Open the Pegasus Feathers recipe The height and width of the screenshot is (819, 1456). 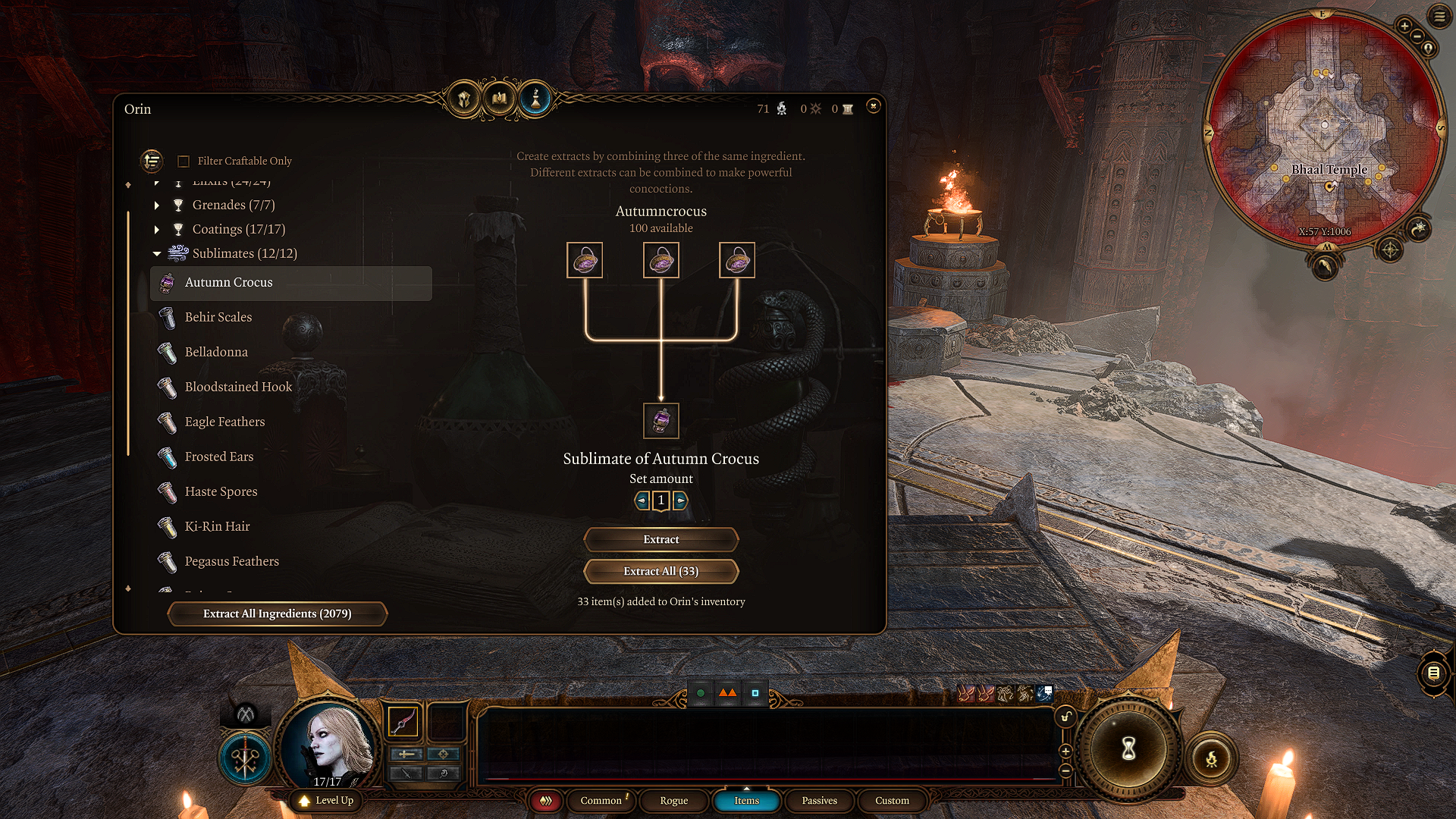(231, 562)
